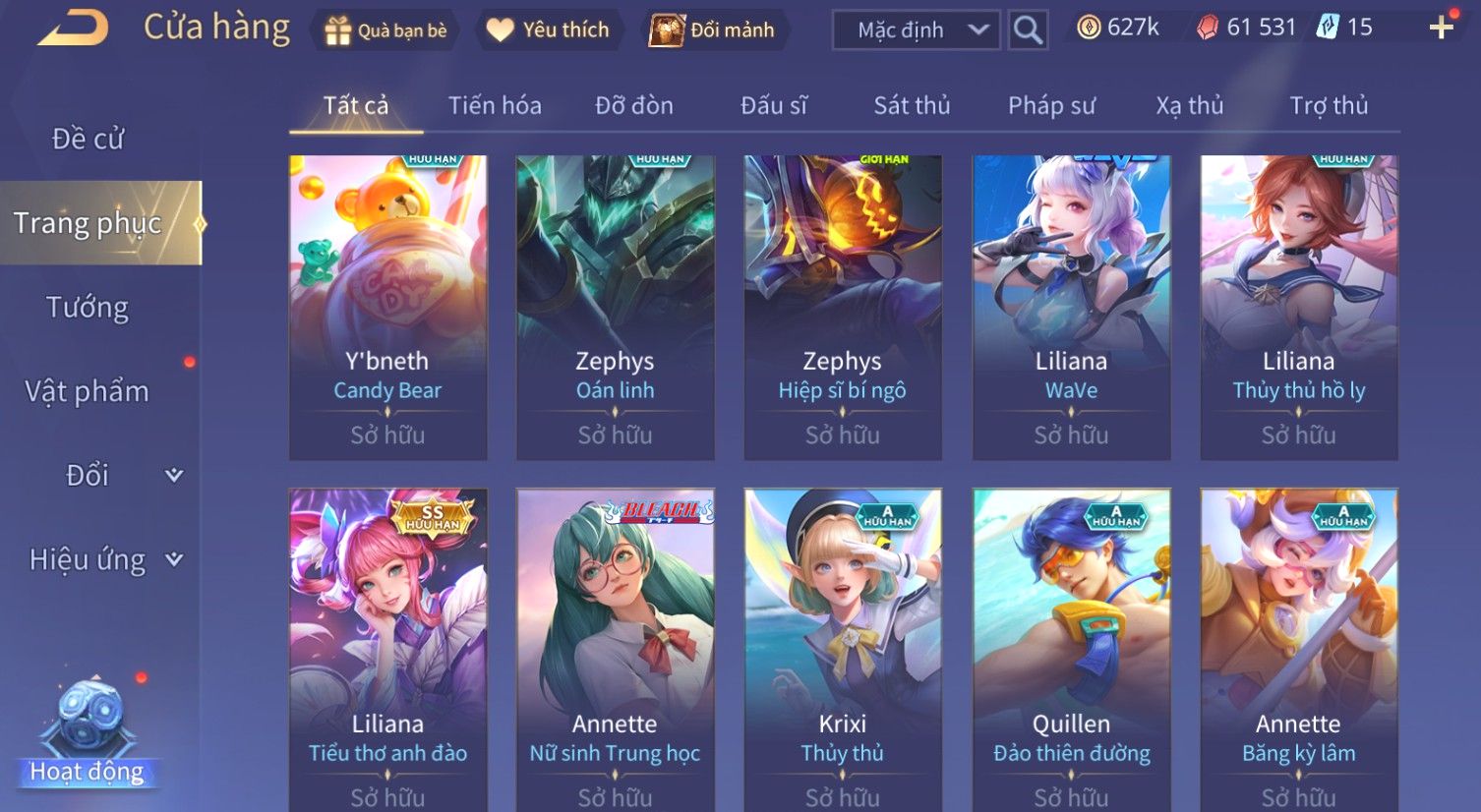Open the Yêu thích favorites list
The image size is (1481, 812).
(548, 30)
